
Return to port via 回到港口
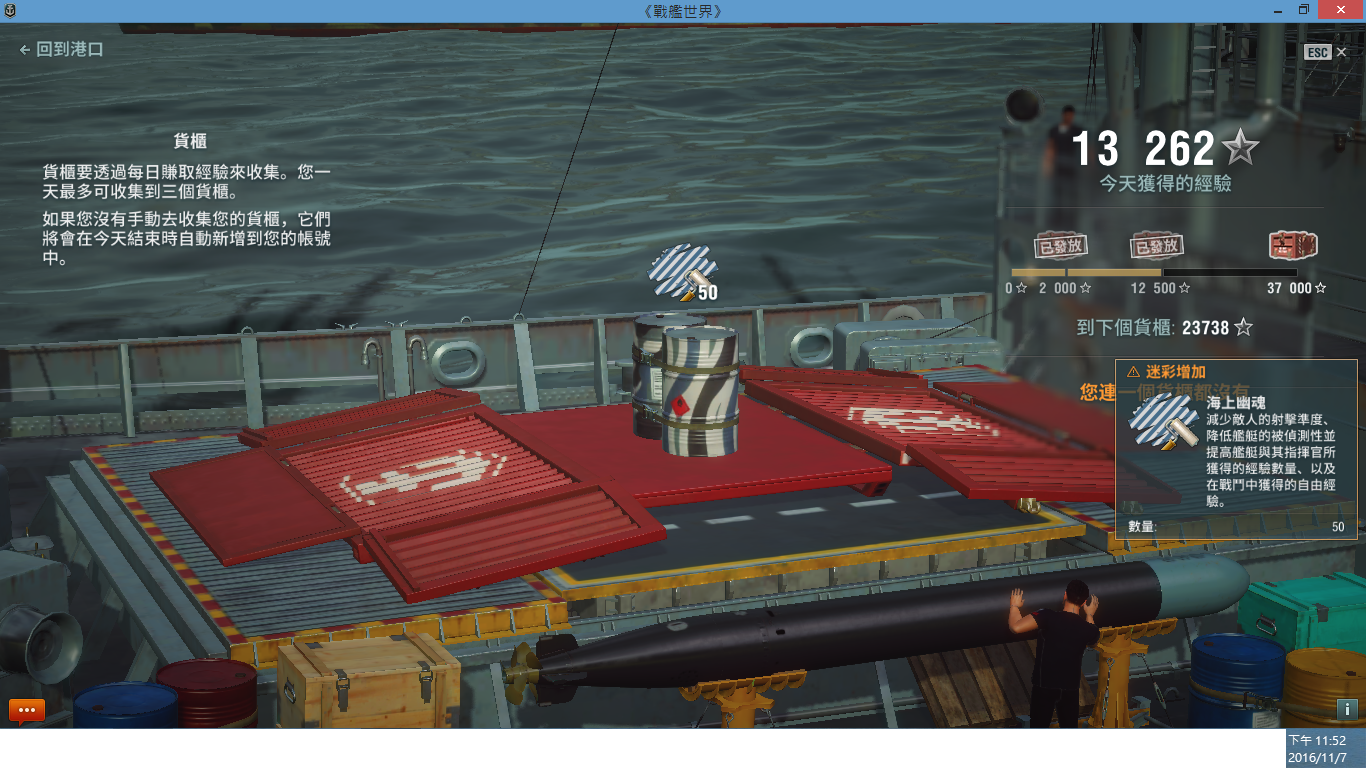(61, 49)
